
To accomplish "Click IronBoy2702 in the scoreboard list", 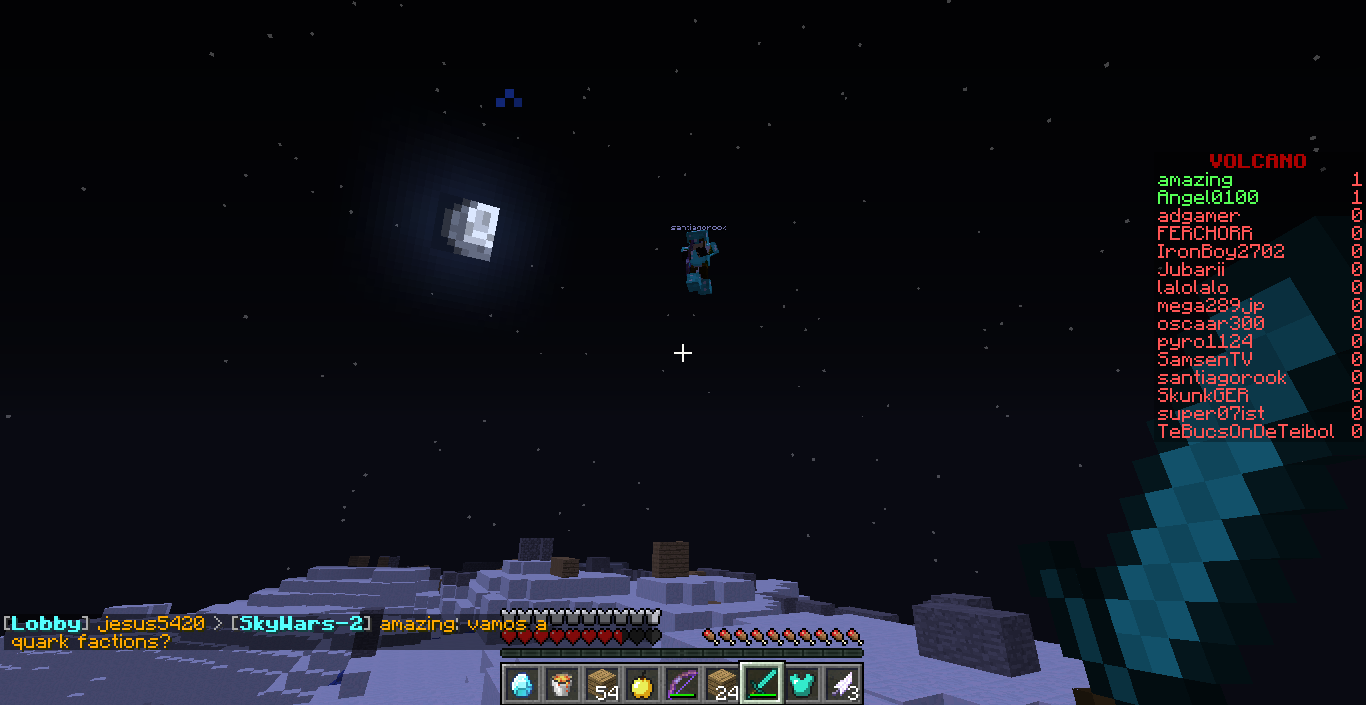I will click(x=1220, y=252).
